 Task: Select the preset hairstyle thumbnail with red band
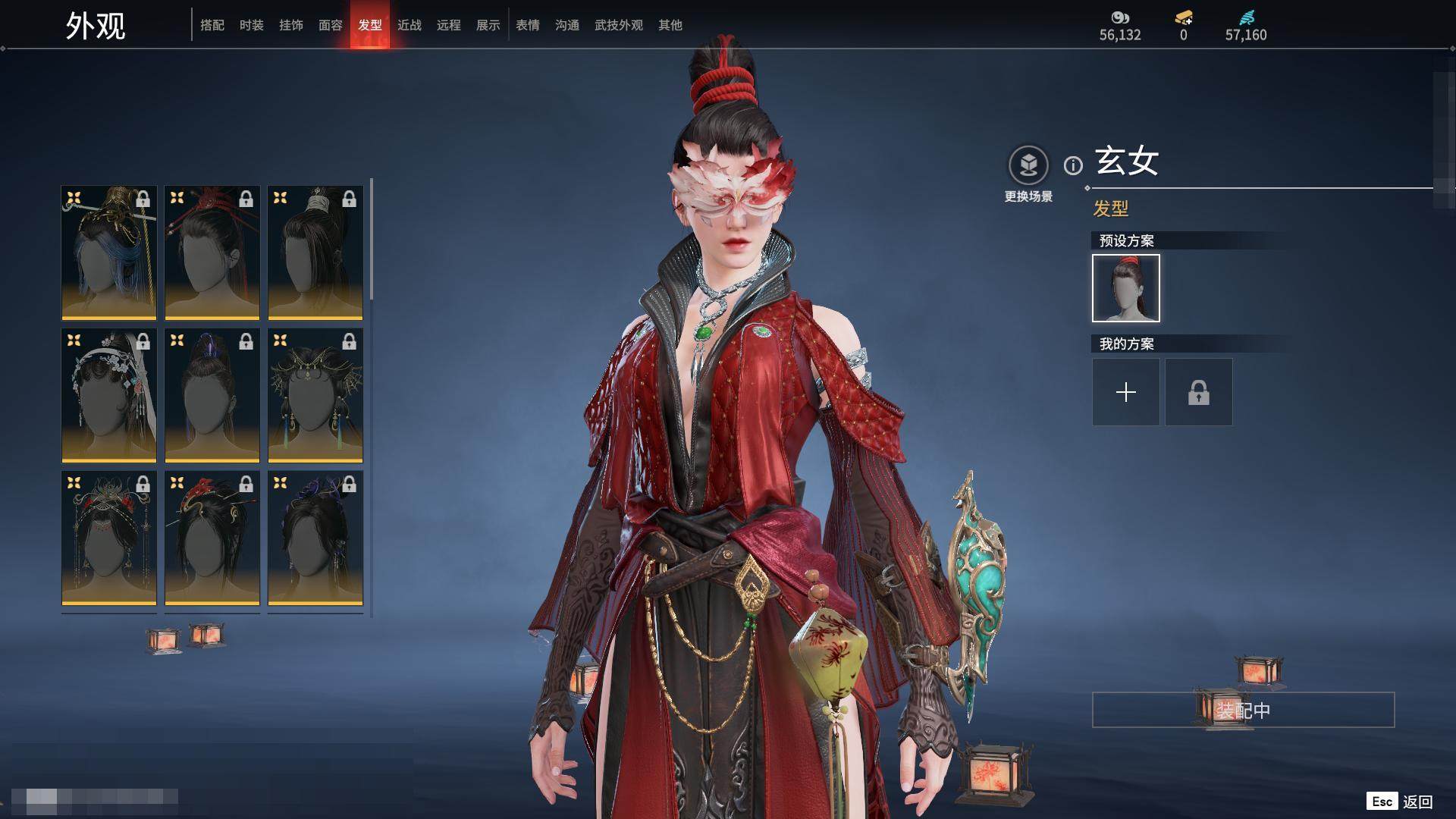pos(1126,288)
